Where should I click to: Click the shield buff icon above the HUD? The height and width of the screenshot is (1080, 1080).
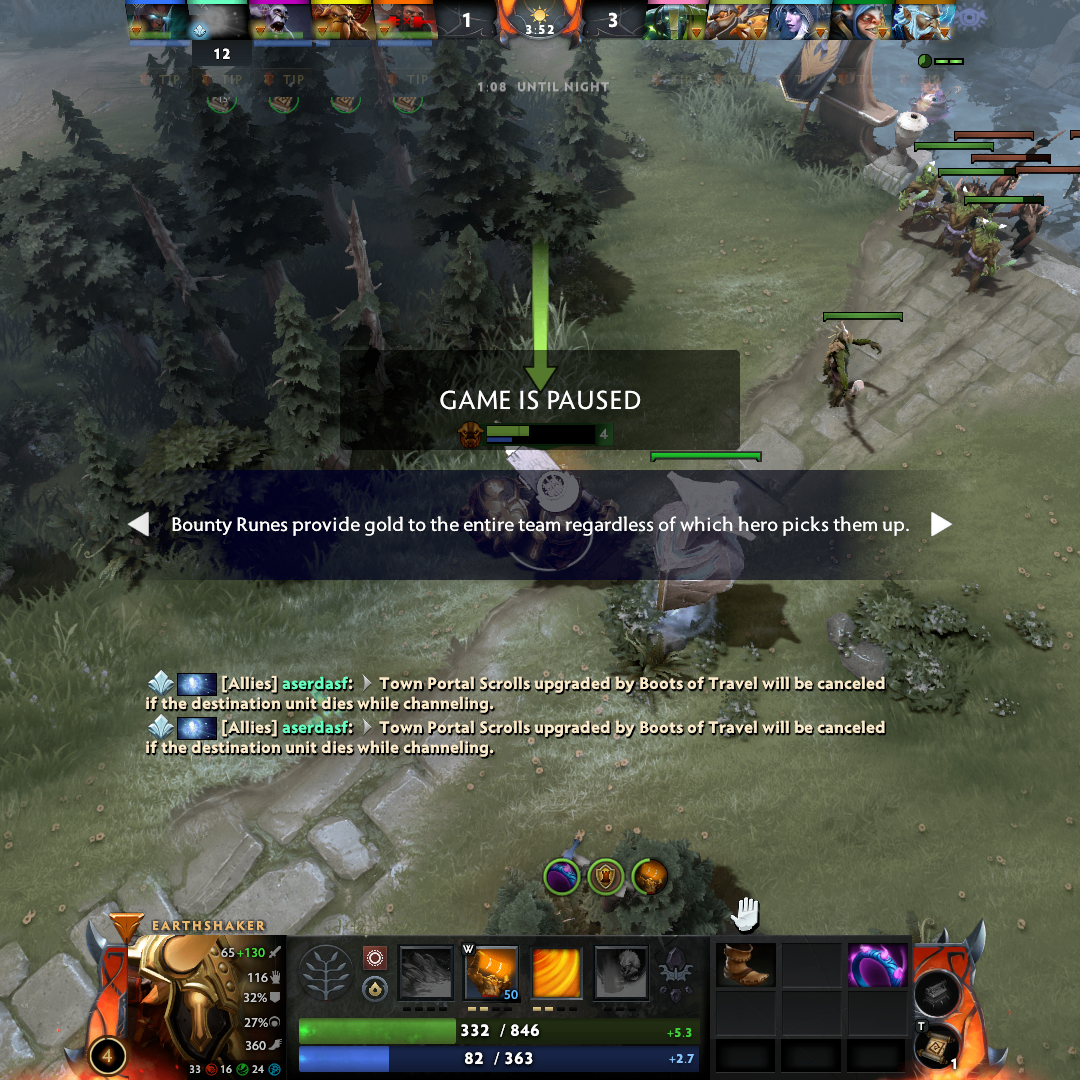point(605,877)
